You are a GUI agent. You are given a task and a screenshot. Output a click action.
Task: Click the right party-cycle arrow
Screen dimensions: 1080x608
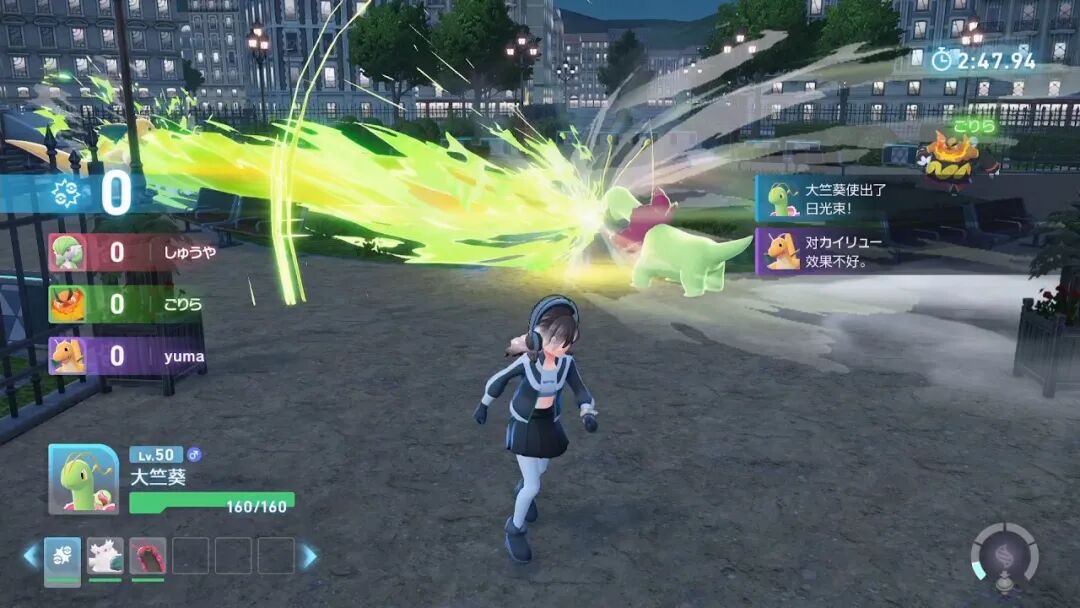pyautogui.click(x=310, y=556)
